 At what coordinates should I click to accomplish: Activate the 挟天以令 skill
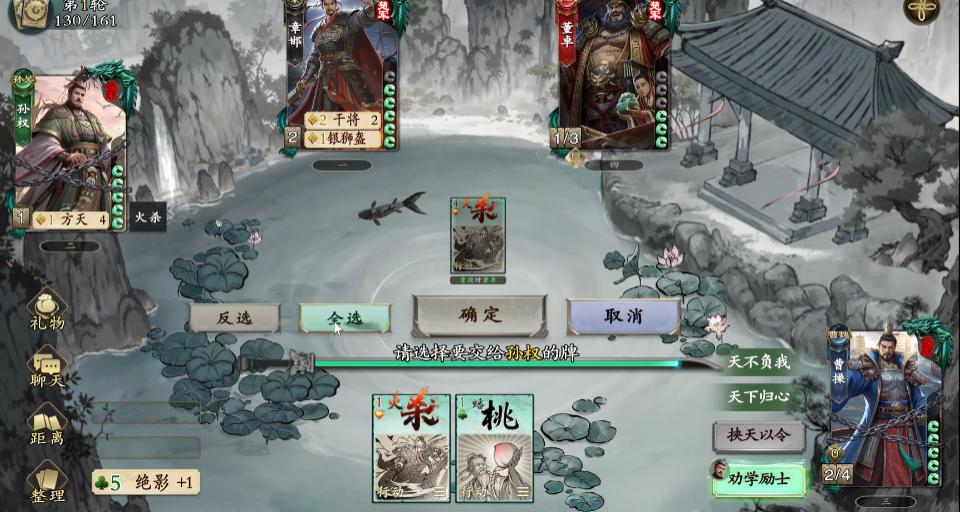click(758, 435)
